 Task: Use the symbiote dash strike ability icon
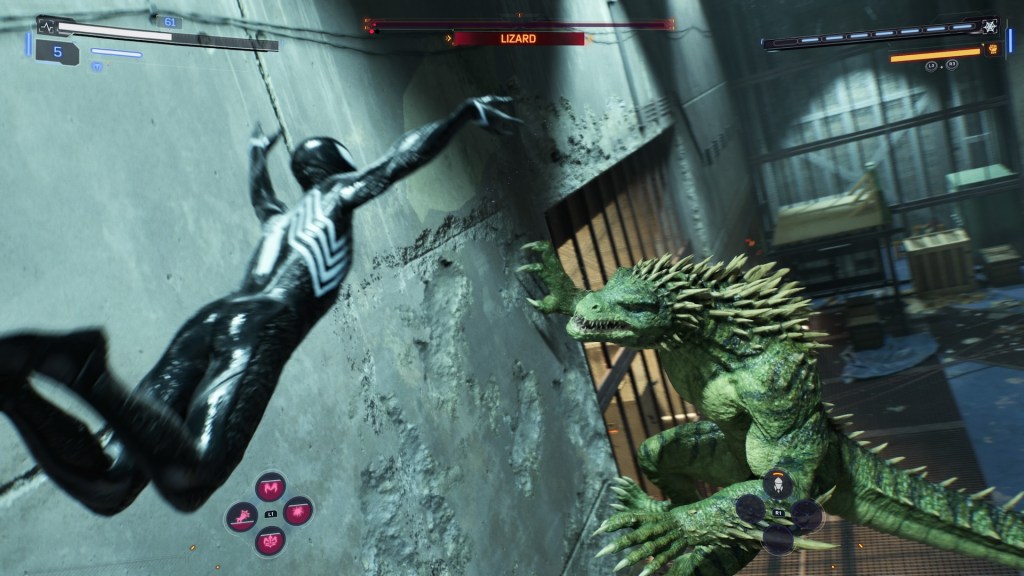(242, 516)
